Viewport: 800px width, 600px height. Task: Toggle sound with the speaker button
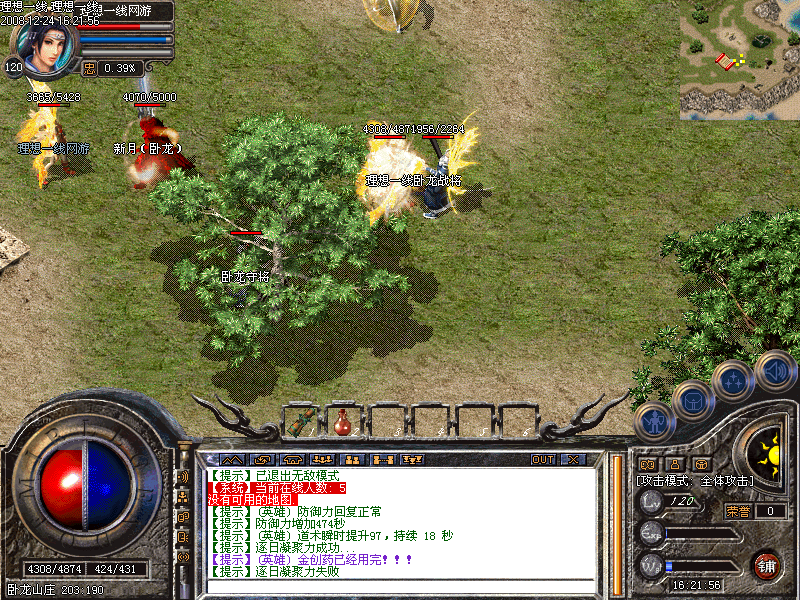(774, 370)
